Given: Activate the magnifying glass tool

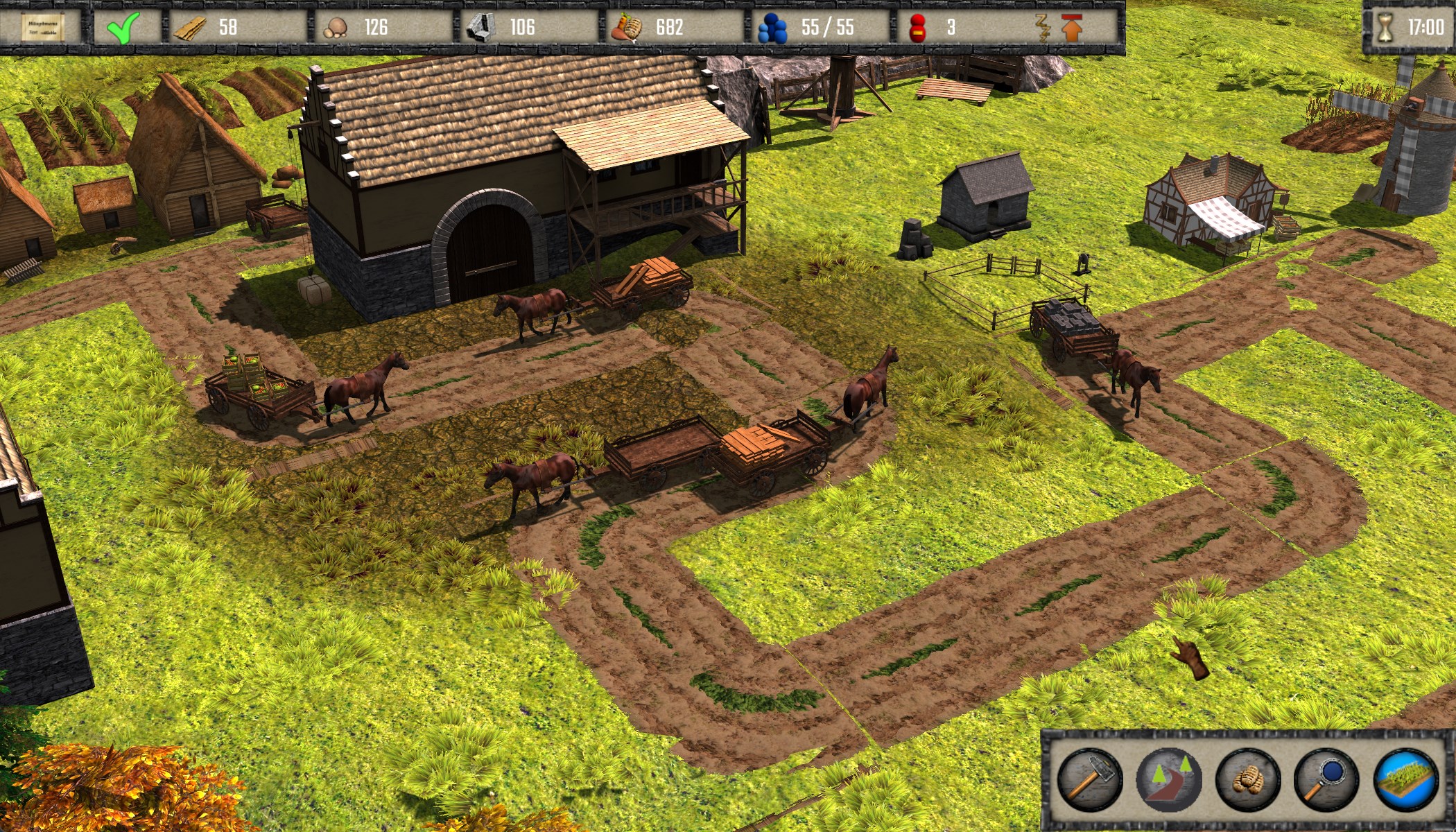Looking at the screenshot, I should (1325, 780).
